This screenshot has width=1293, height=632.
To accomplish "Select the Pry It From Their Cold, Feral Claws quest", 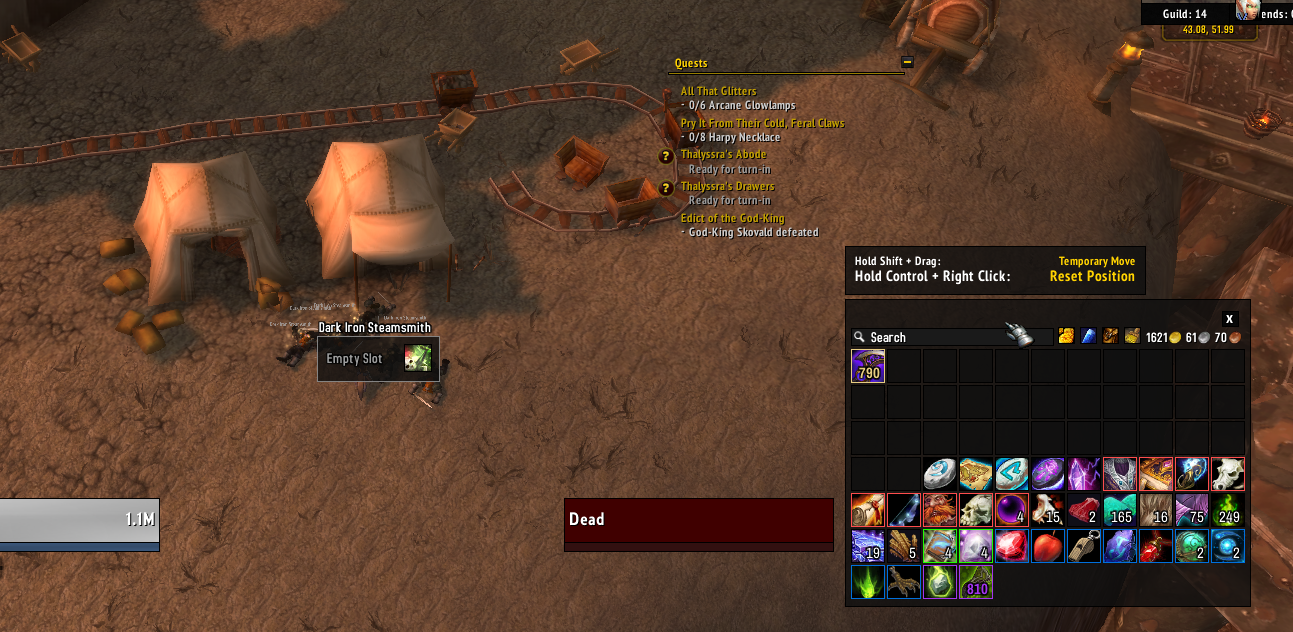I will 762,123.
